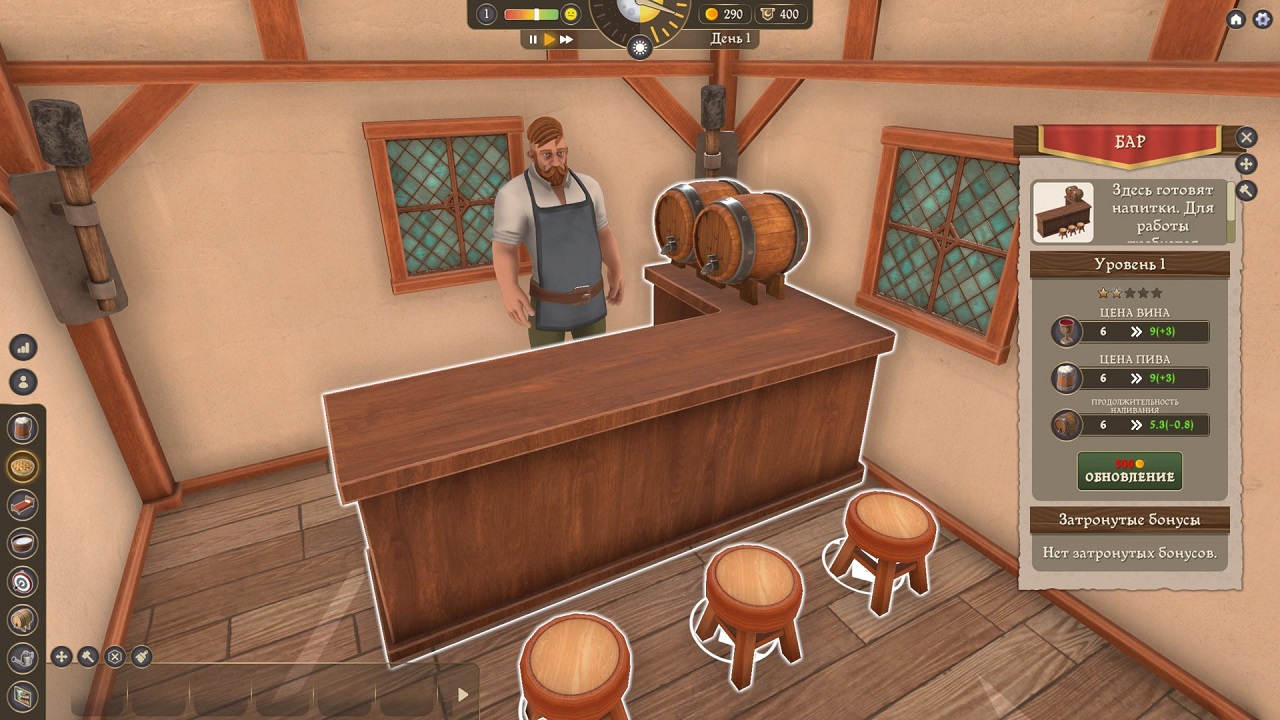1280x720 pixels.
Task: Choose the food pie build category
Action: point(23,467)
